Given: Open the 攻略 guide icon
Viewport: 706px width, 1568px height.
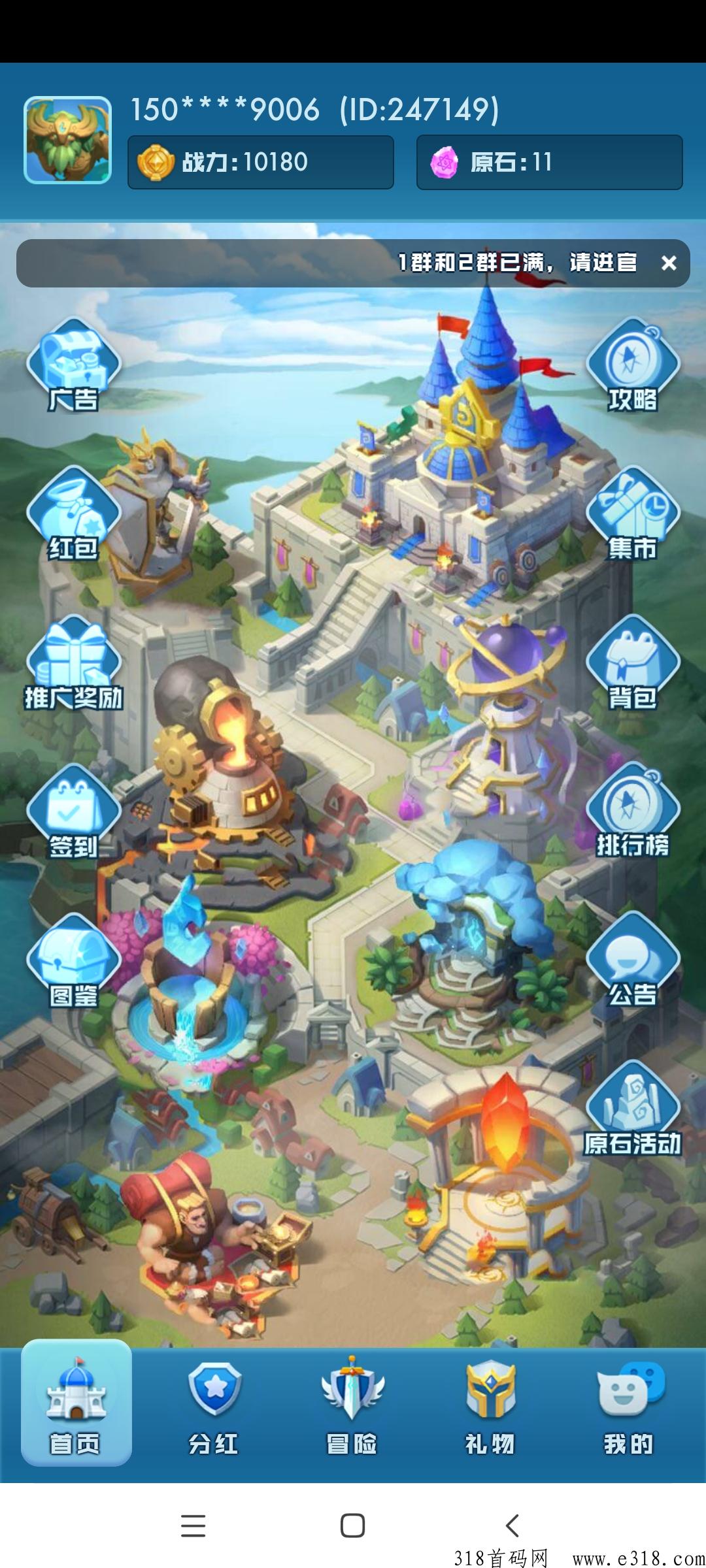Looking at the screenshot, I should (x=633, y=366).
